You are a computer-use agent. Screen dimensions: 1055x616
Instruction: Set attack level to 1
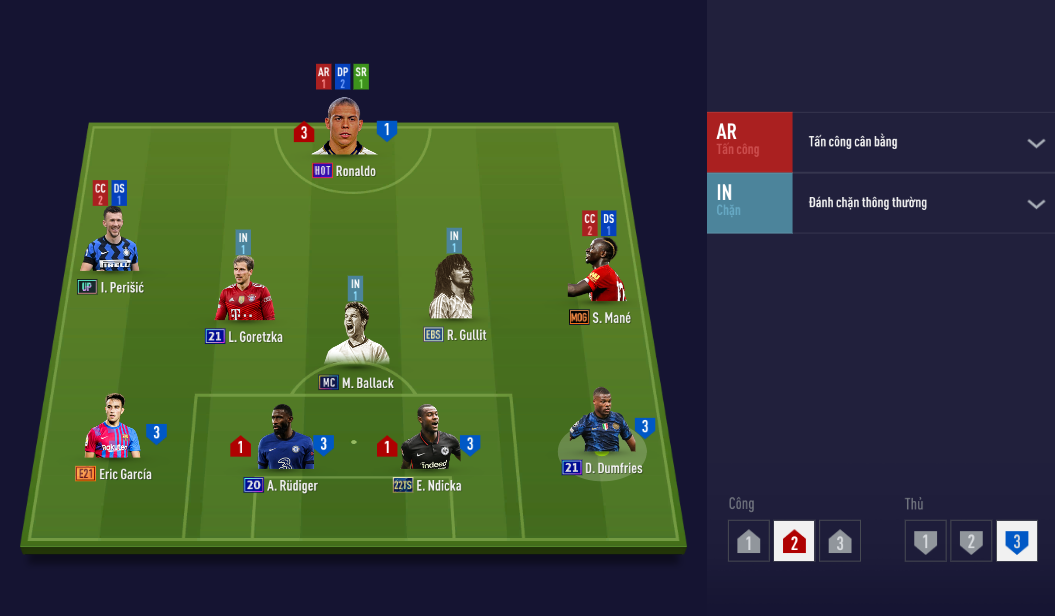click(x=749, y=542)
